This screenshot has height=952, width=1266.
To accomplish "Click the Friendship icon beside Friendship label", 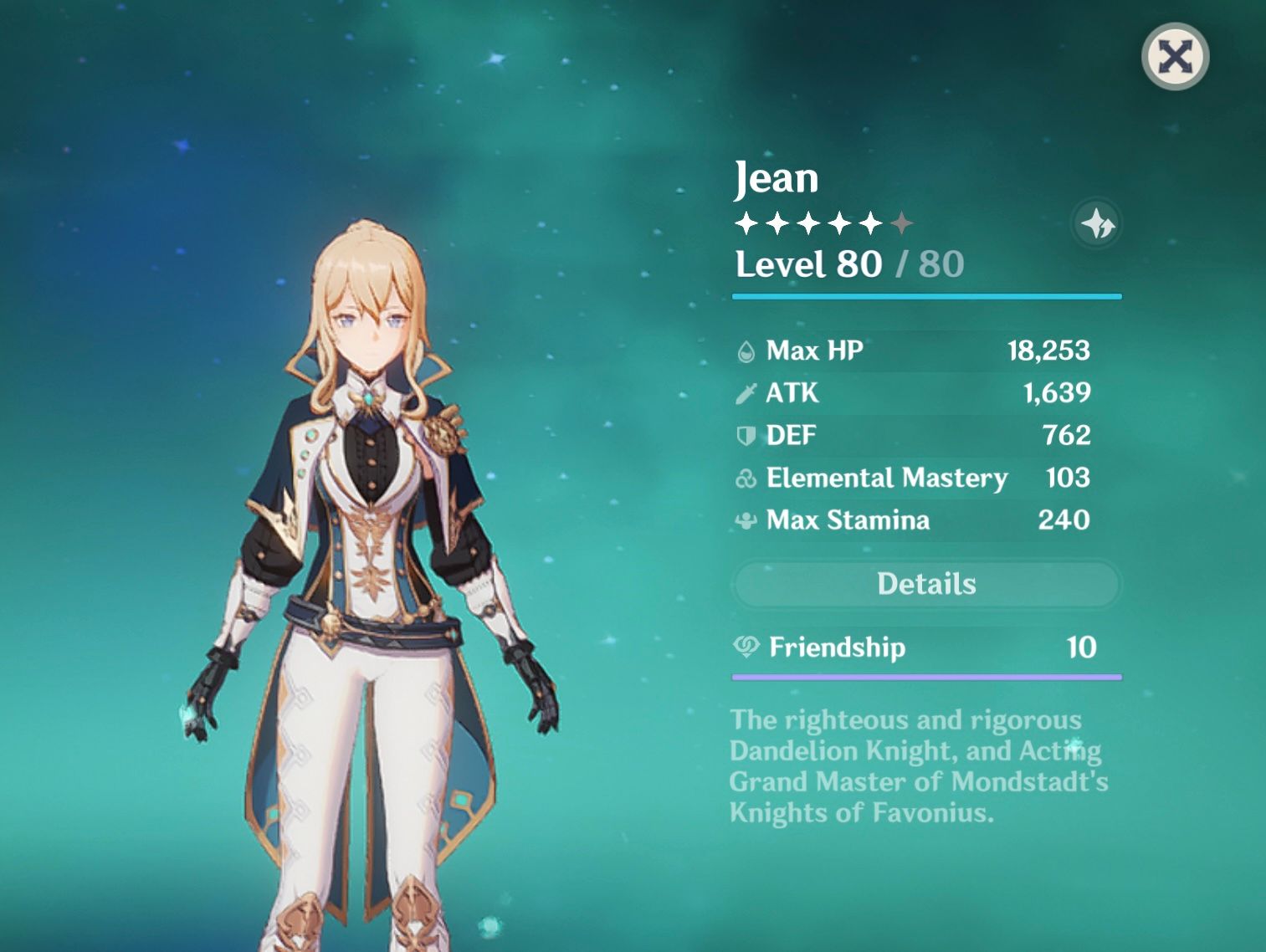I will 746,648.
